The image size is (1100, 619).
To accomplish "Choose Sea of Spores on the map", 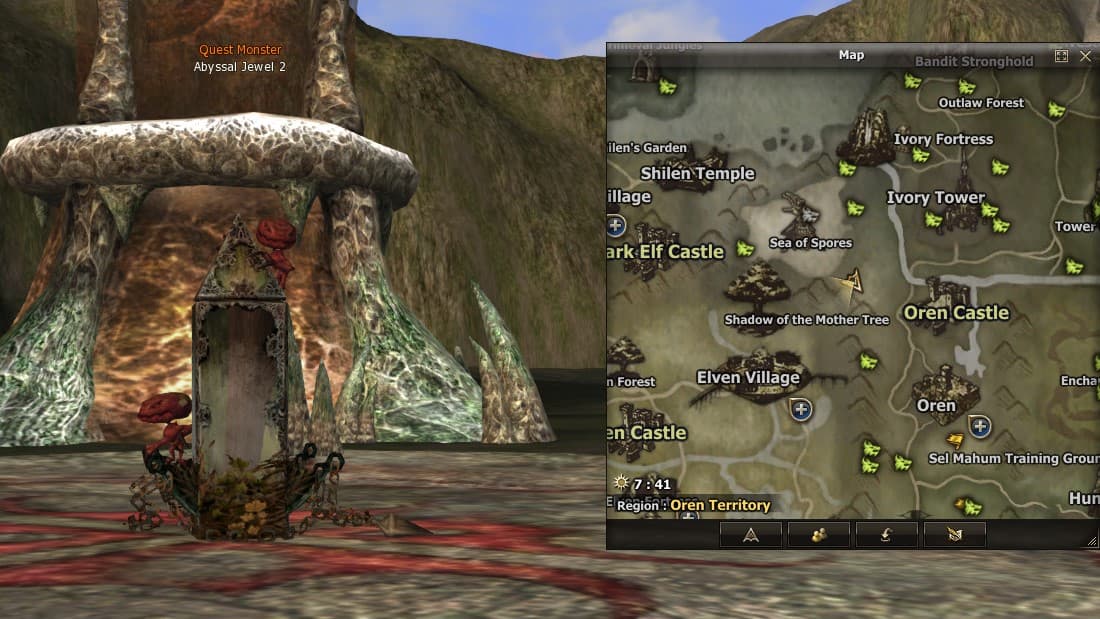I will click(x=810, y=243).
